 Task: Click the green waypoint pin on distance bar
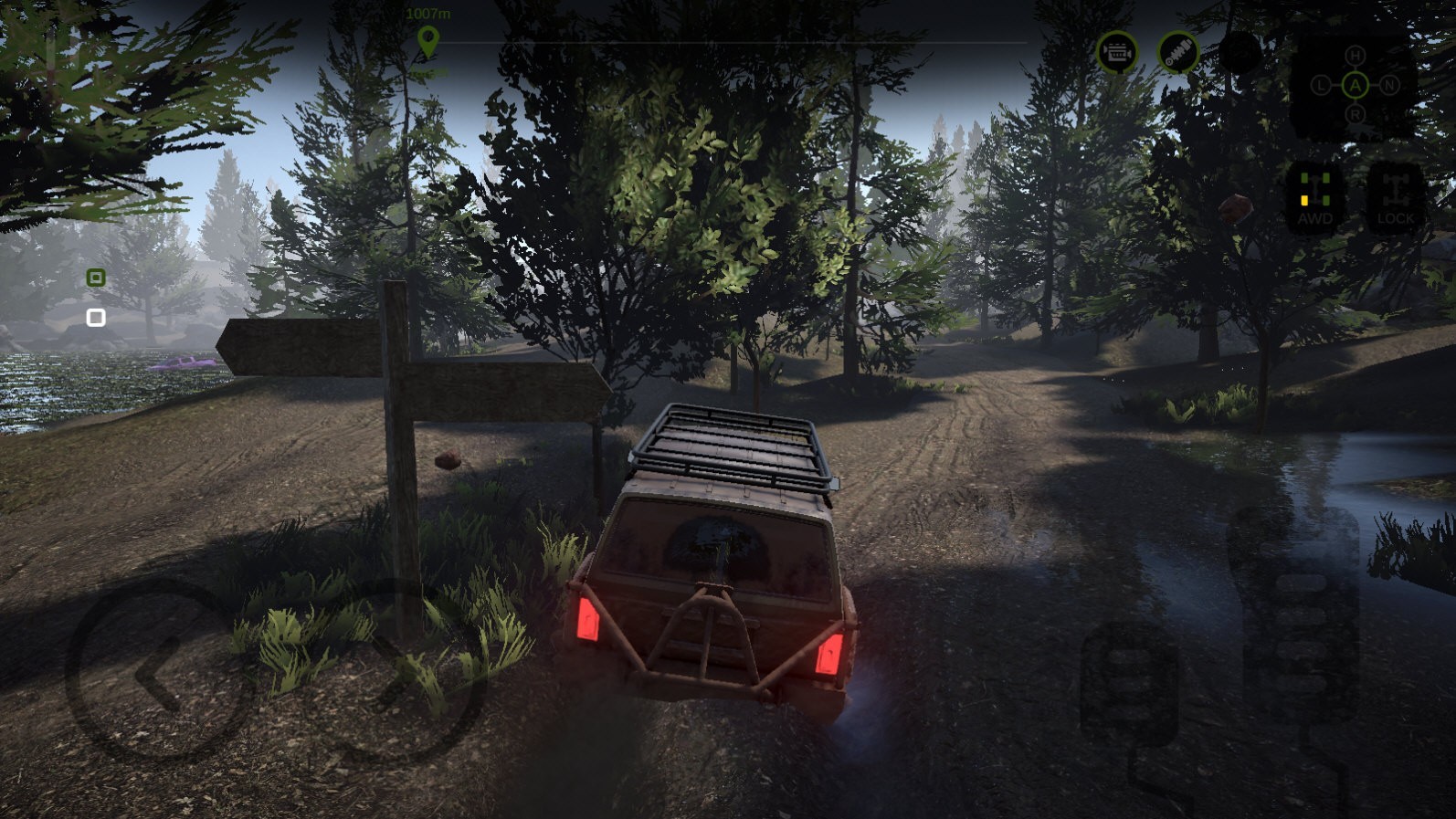pos(427,41)
